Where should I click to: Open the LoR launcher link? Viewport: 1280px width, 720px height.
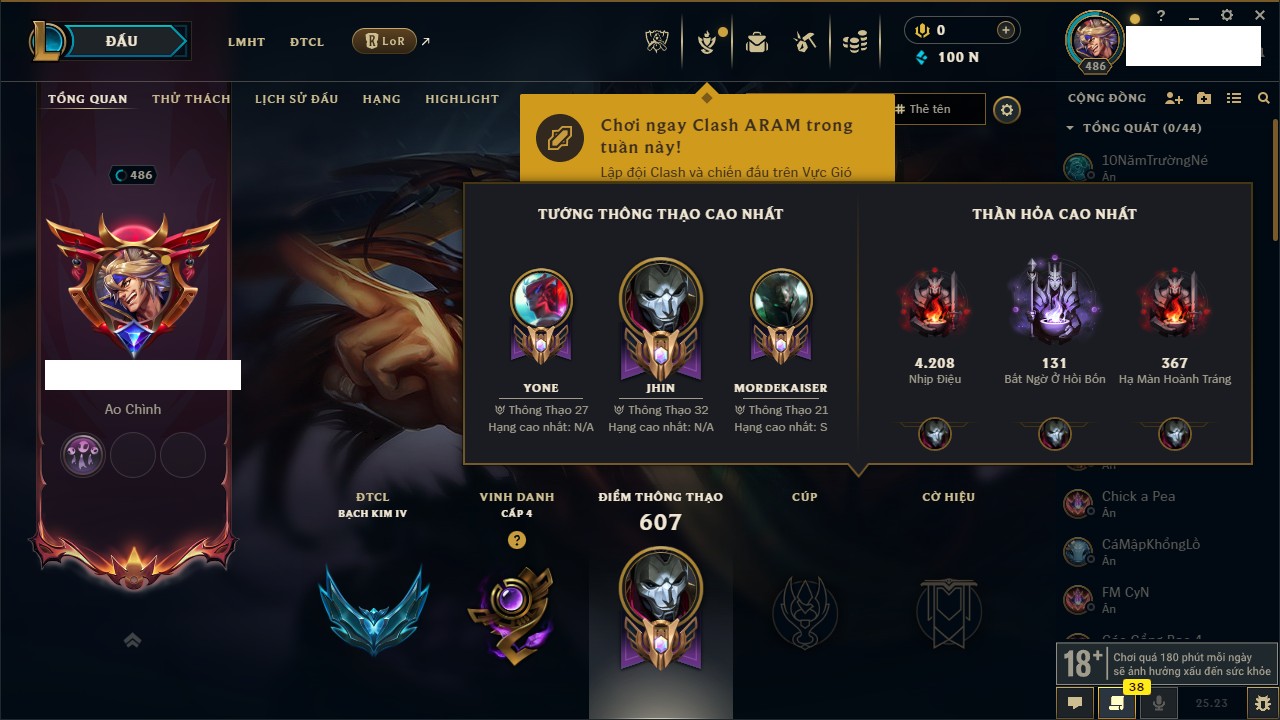(384, 41)
